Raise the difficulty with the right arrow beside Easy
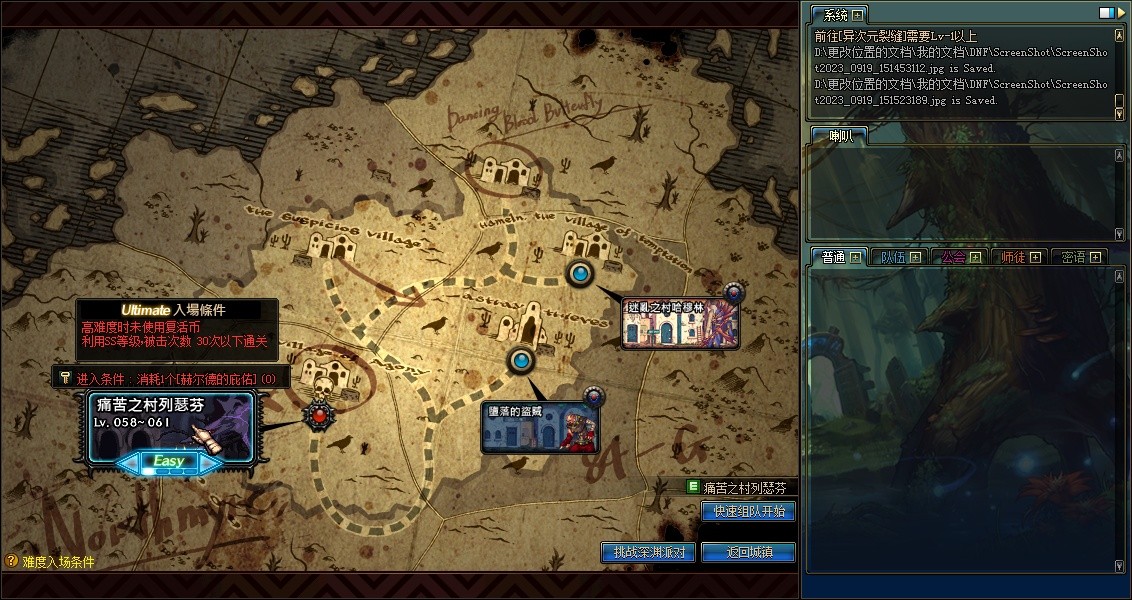 (x=209, y=462)
